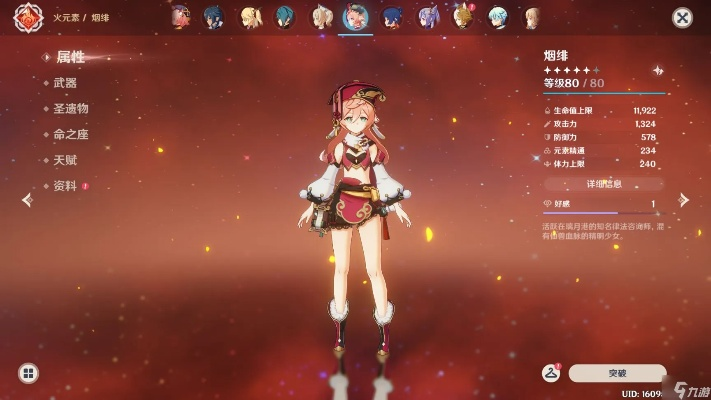Choose the light-blue-haired character portrait

coord(497,17)
